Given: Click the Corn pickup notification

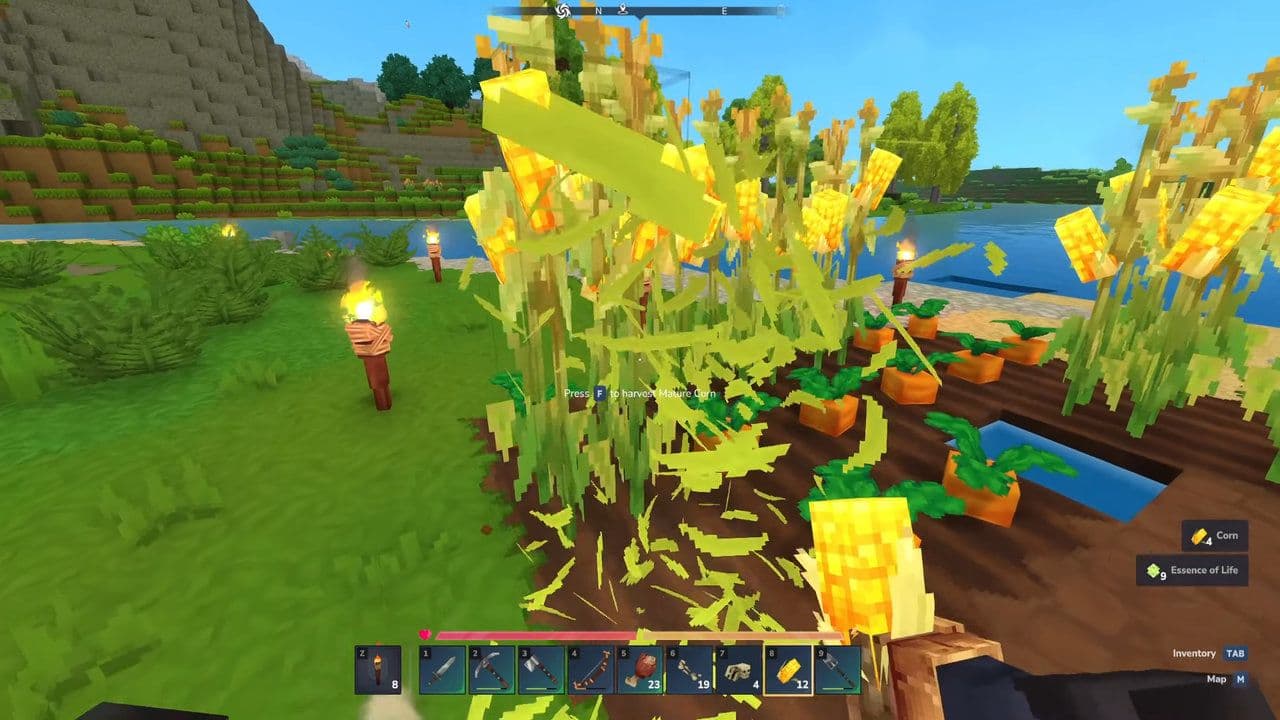Looking at the screenshot, I should click(x=1218, y=535).
